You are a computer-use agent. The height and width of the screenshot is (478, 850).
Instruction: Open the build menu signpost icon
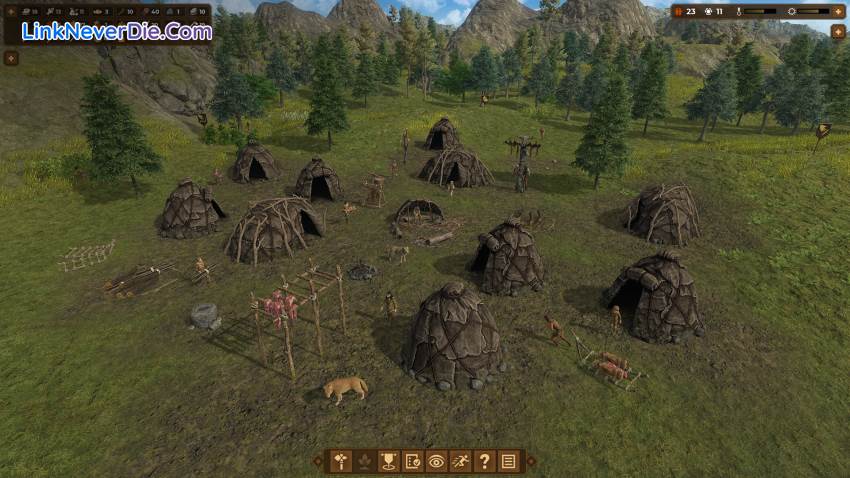tap(341, 461)
